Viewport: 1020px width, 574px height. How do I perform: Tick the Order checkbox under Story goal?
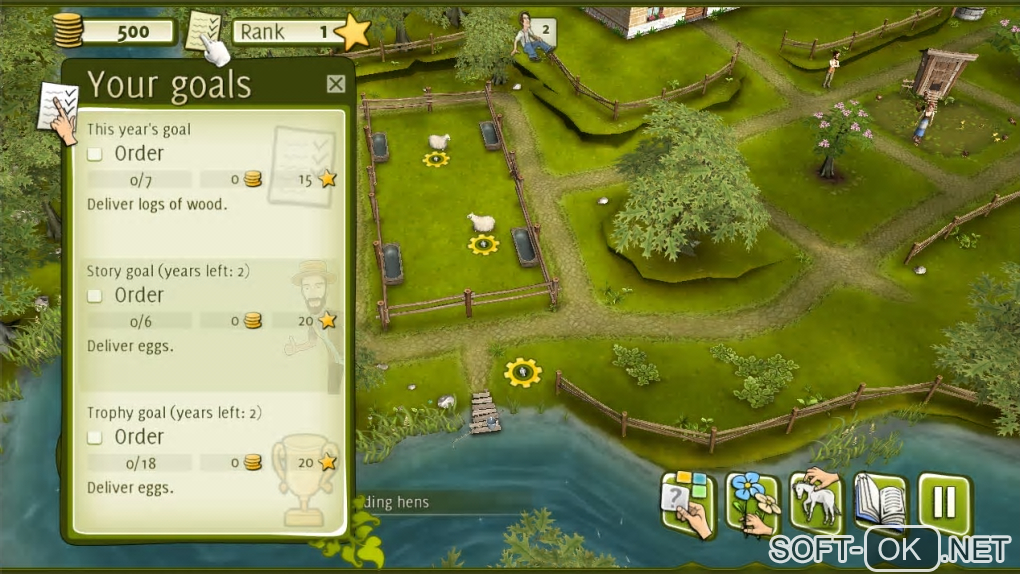[95, 296]
